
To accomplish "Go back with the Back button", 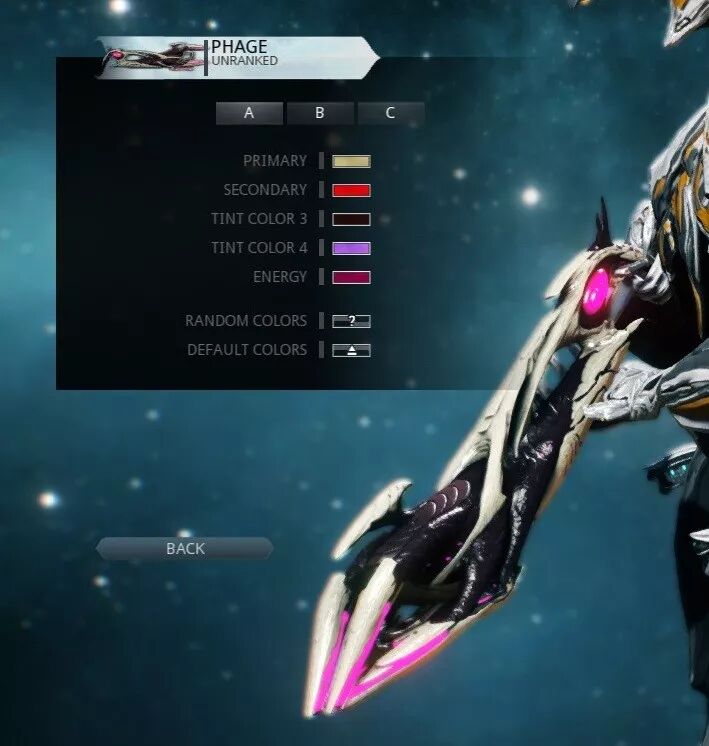I will coord(185,548).
